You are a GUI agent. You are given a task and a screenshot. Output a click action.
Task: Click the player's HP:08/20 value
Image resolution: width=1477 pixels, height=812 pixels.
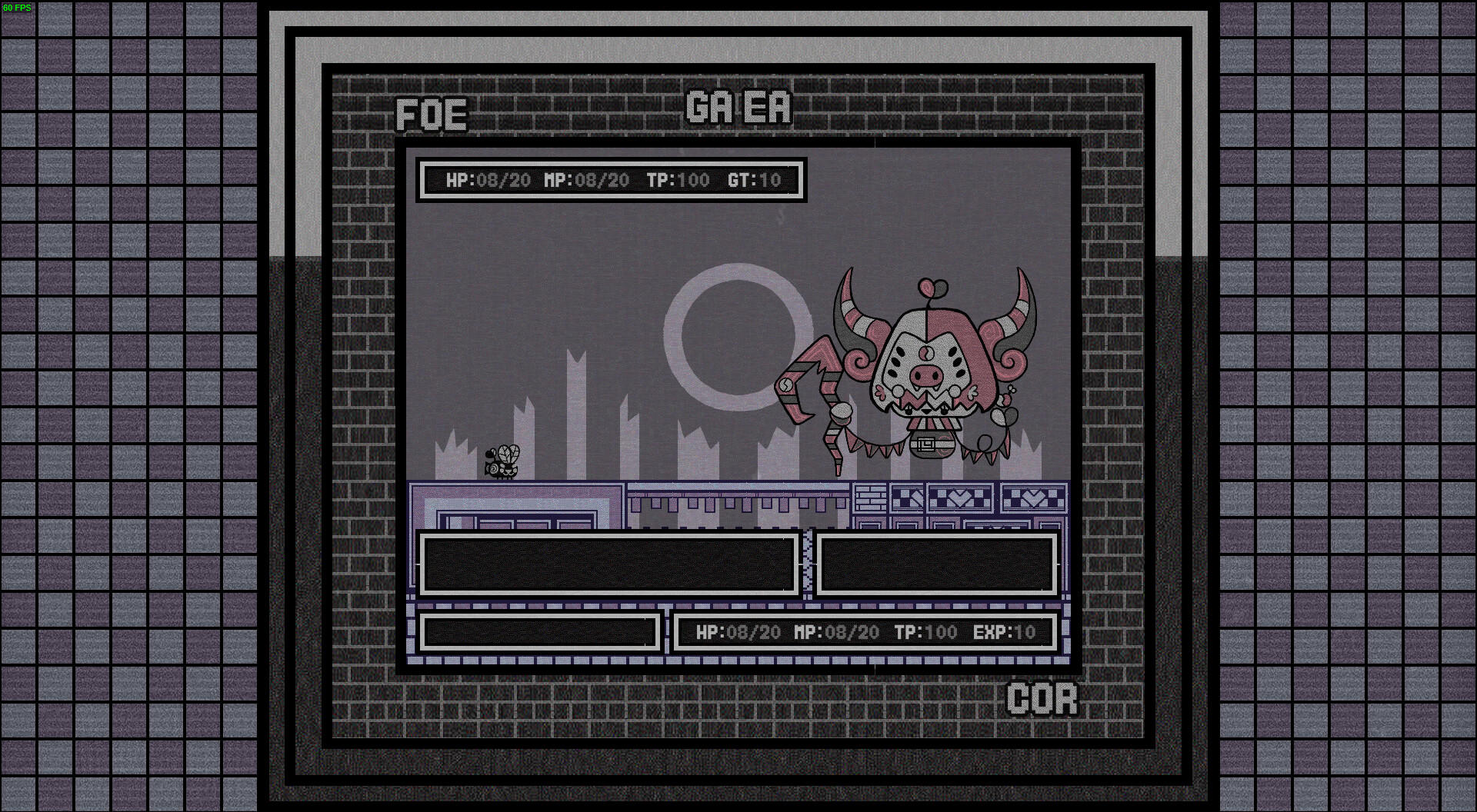(x=739, y=633)
